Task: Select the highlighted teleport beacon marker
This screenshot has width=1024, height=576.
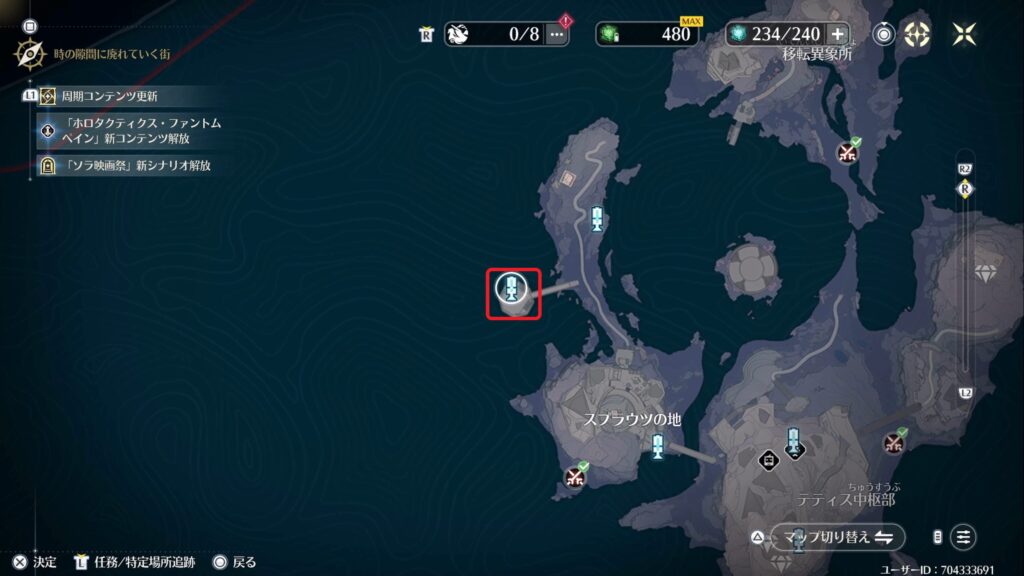Action: click(511, 291)
